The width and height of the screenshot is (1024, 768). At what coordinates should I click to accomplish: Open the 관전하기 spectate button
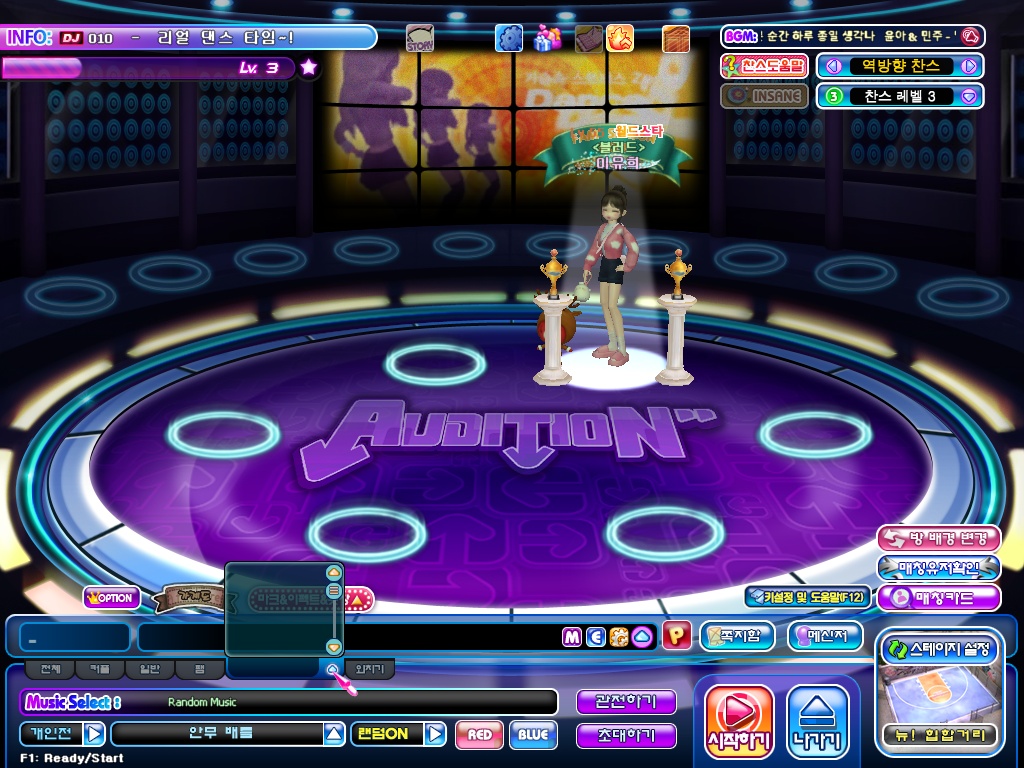[x=626, y=702]
